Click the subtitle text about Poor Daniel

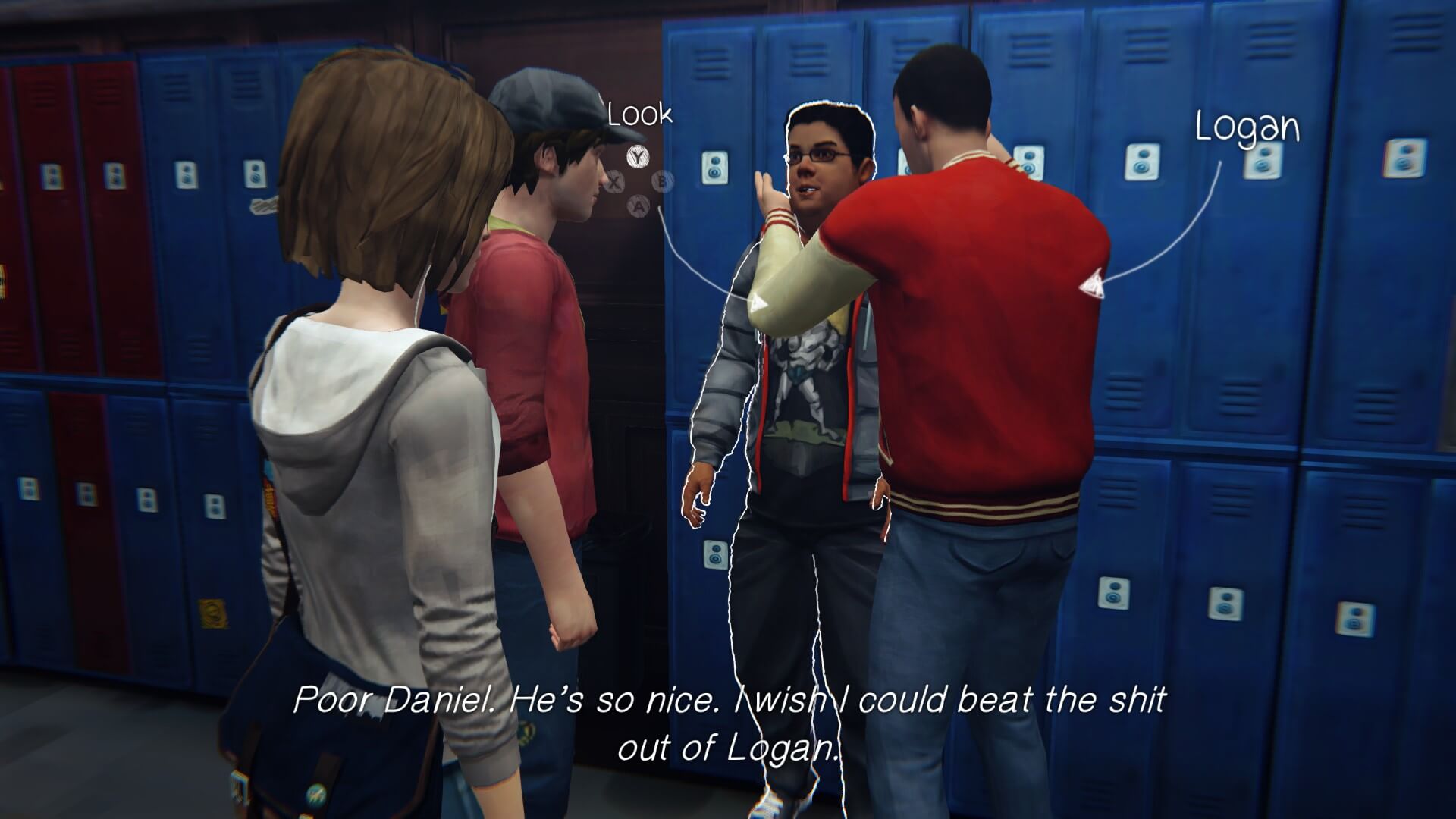pos(728,724)
